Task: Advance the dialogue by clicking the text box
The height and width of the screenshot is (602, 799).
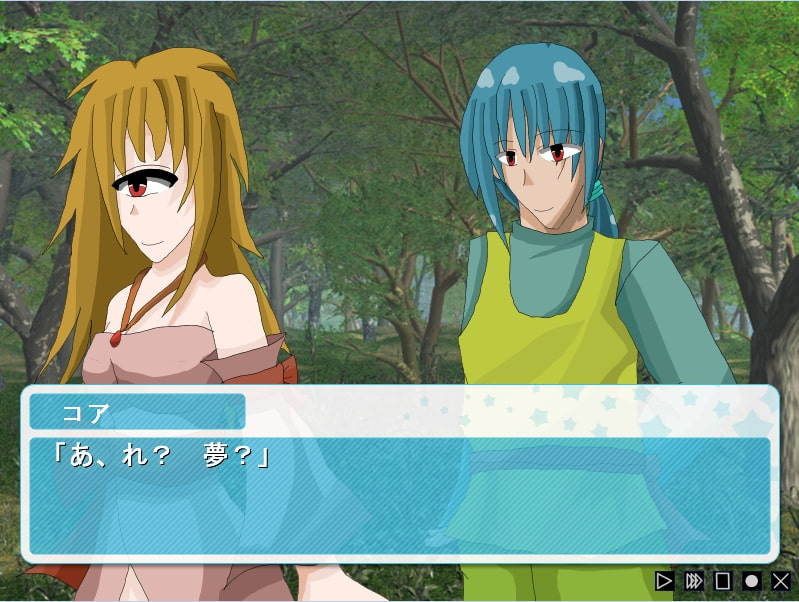Action: click(x=400, y=495)
